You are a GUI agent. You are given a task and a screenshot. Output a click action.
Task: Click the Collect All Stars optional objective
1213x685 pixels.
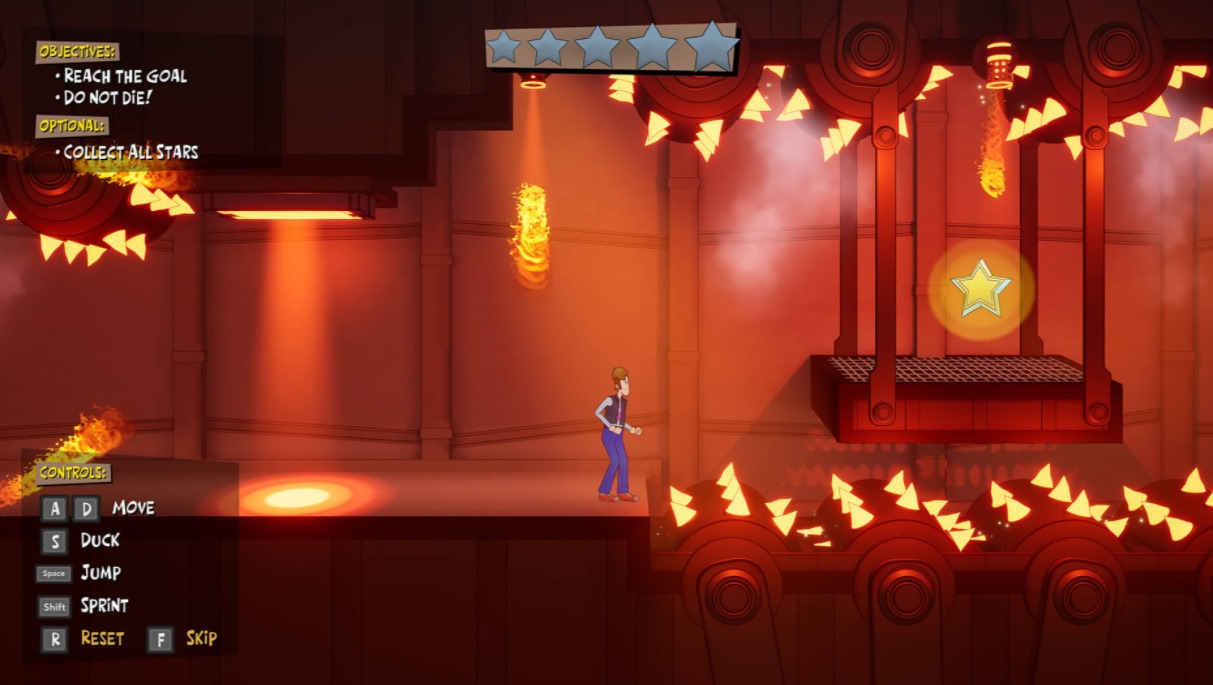pyautogui.click(x=130, y=152)
